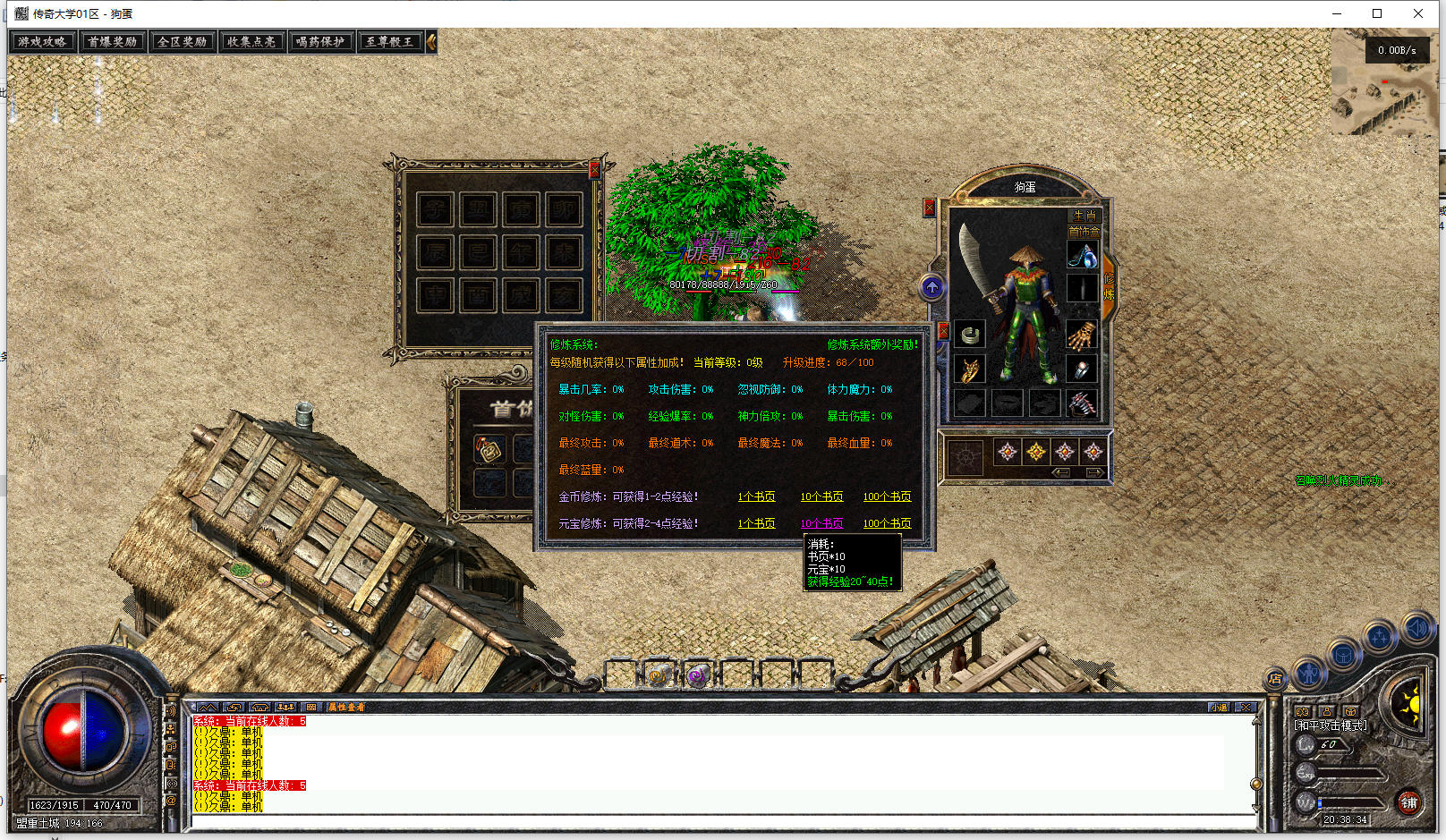Open the 首爆奖励 rewards button
Screen dimensions: 1446x840
[112, 42]
